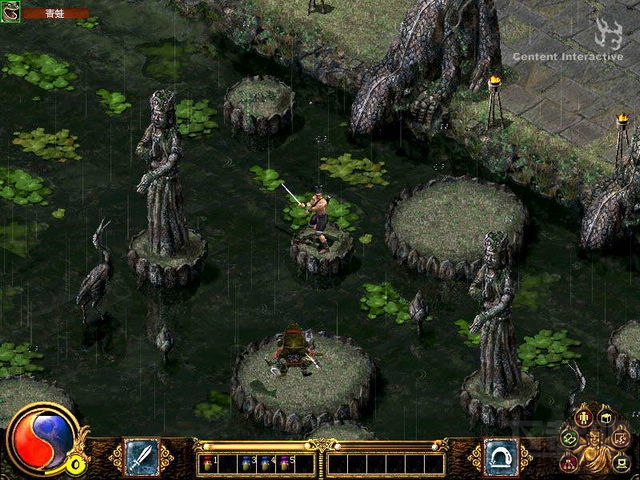Screen dimensions: 640x480
Task: Click the orange map menu icon
Action: (622, 438)
